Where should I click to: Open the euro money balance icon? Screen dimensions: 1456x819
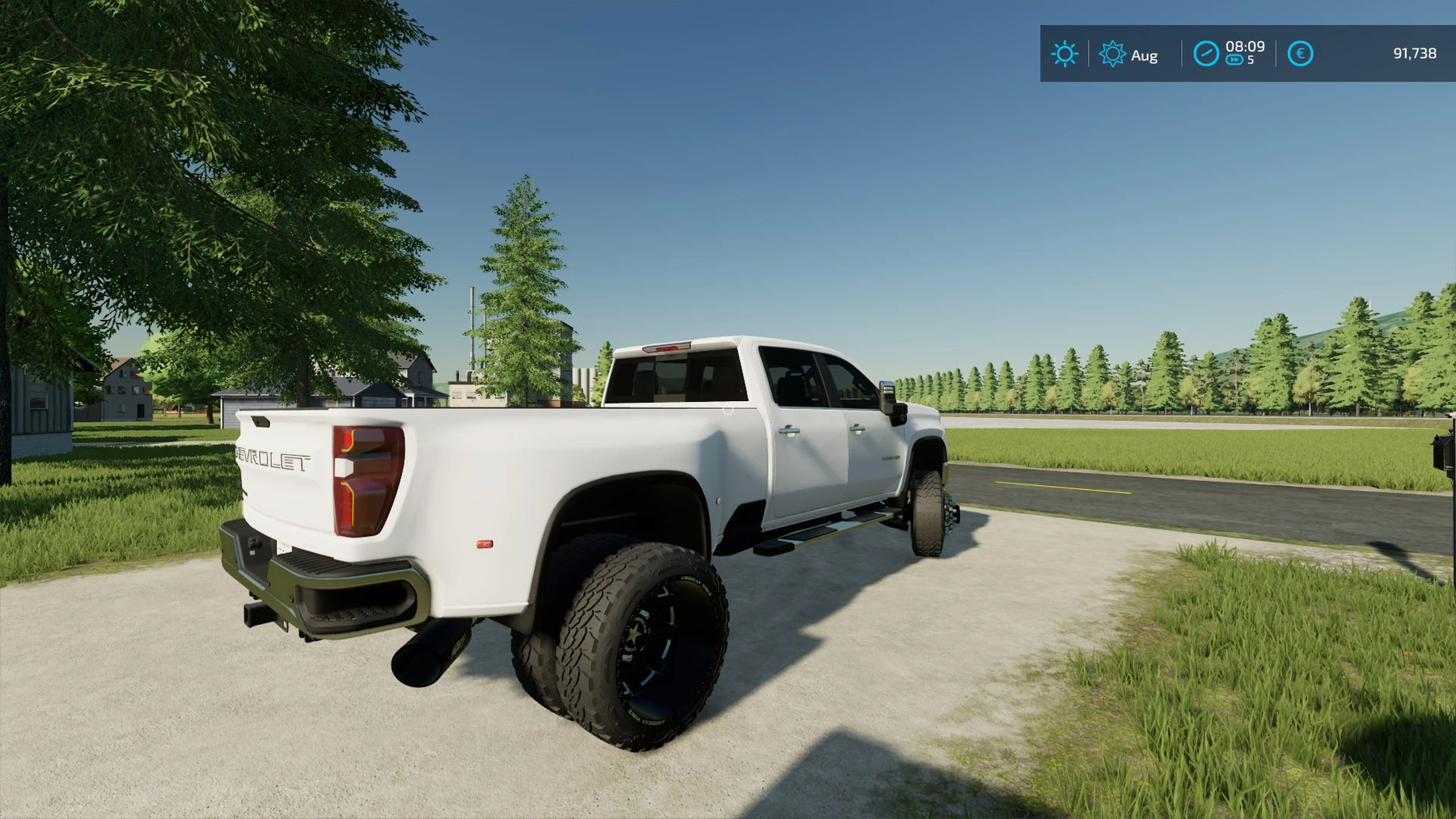tap(1300, 53)
